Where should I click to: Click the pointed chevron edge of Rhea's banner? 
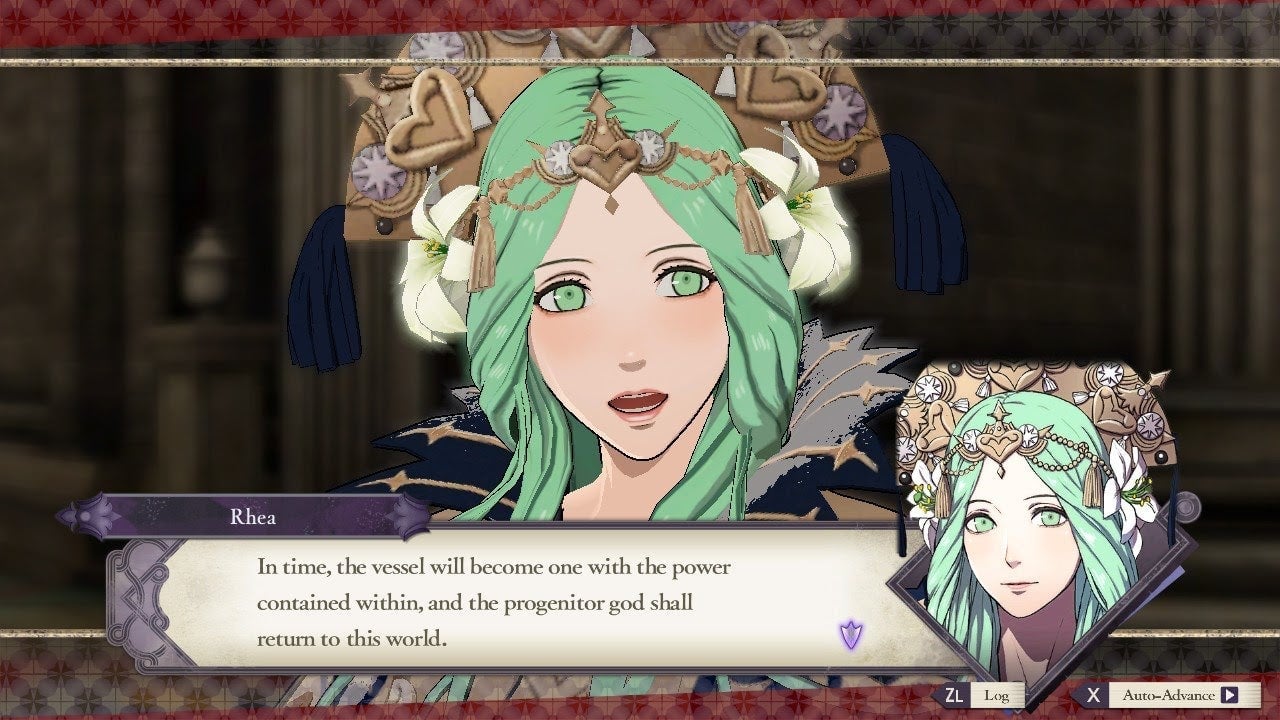408,517
